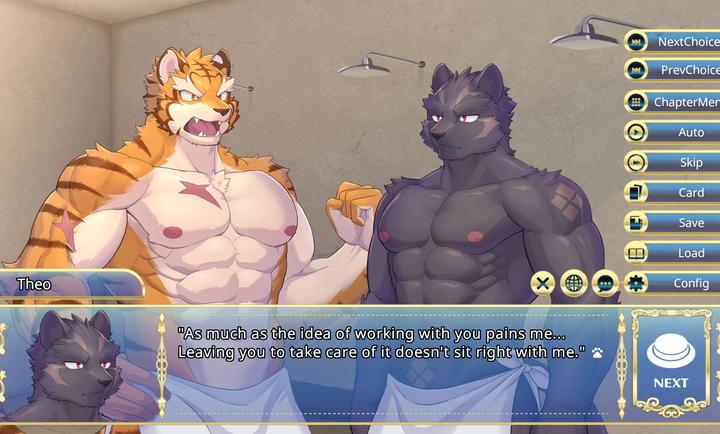The image size is (720, 434).
Task: Open the speech bubble log icon
Action: pos(604,283)
